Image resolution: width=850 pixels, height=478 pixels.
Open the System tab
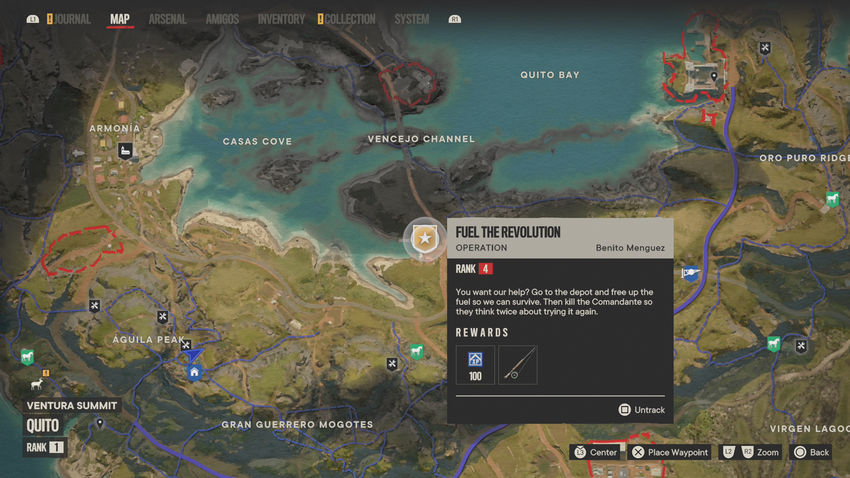pos(411,19)
